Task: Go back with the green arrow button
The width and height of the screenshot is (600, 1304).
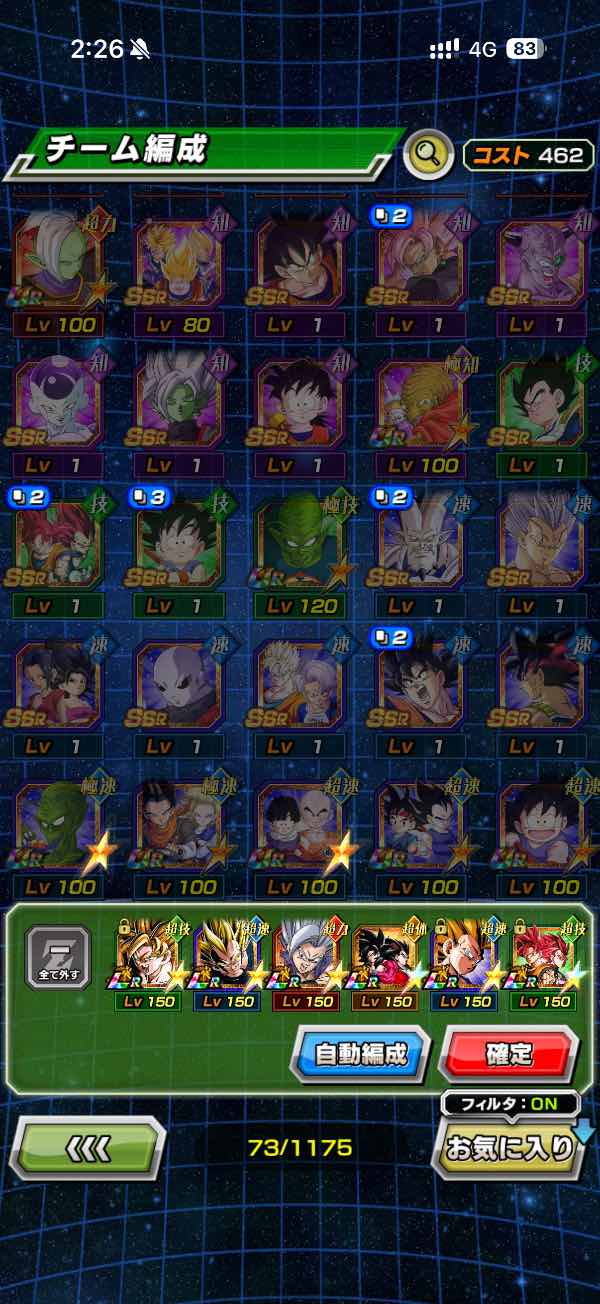Action: point(87,1148)
